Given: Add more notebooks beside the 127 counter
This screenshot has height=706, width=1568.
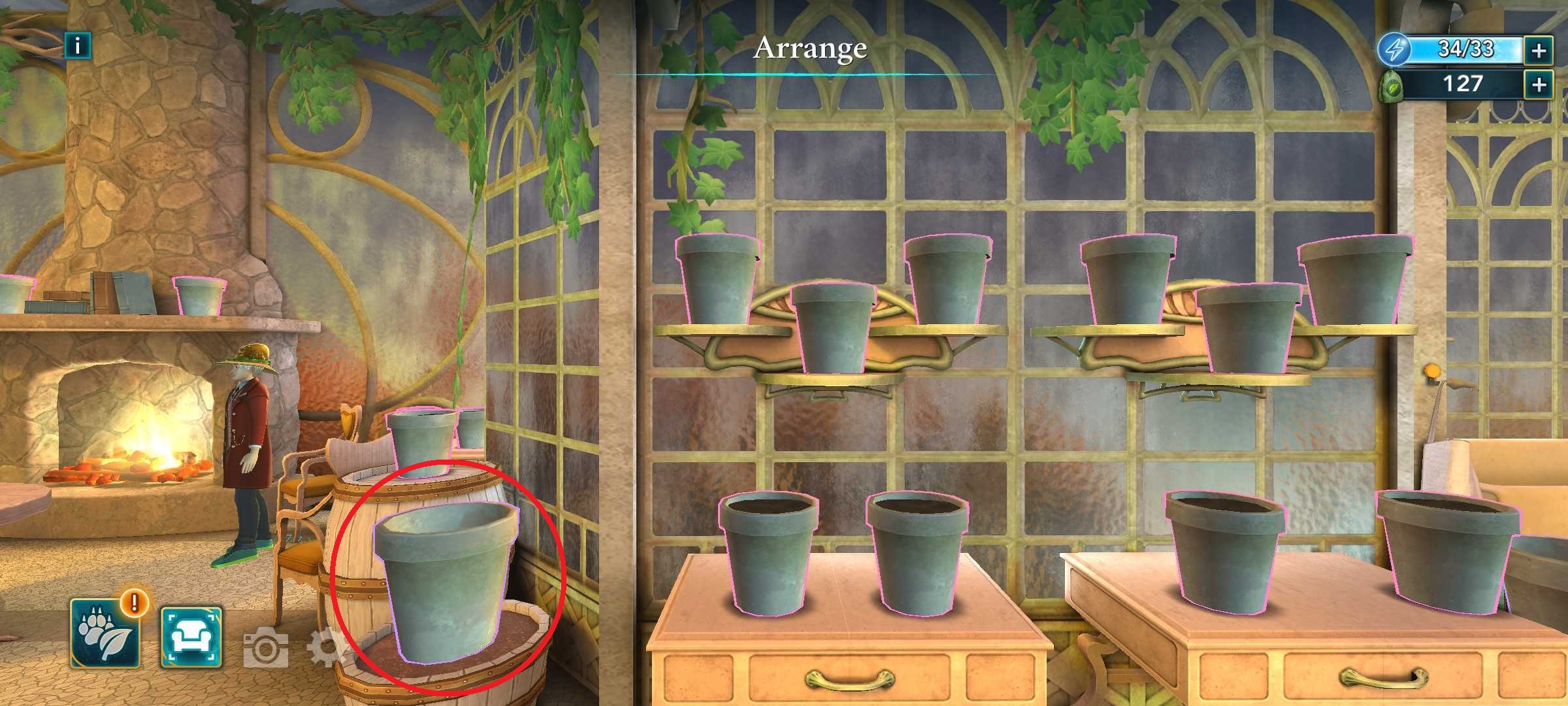Looking at the screenshot, I should tap(1539, 84).
